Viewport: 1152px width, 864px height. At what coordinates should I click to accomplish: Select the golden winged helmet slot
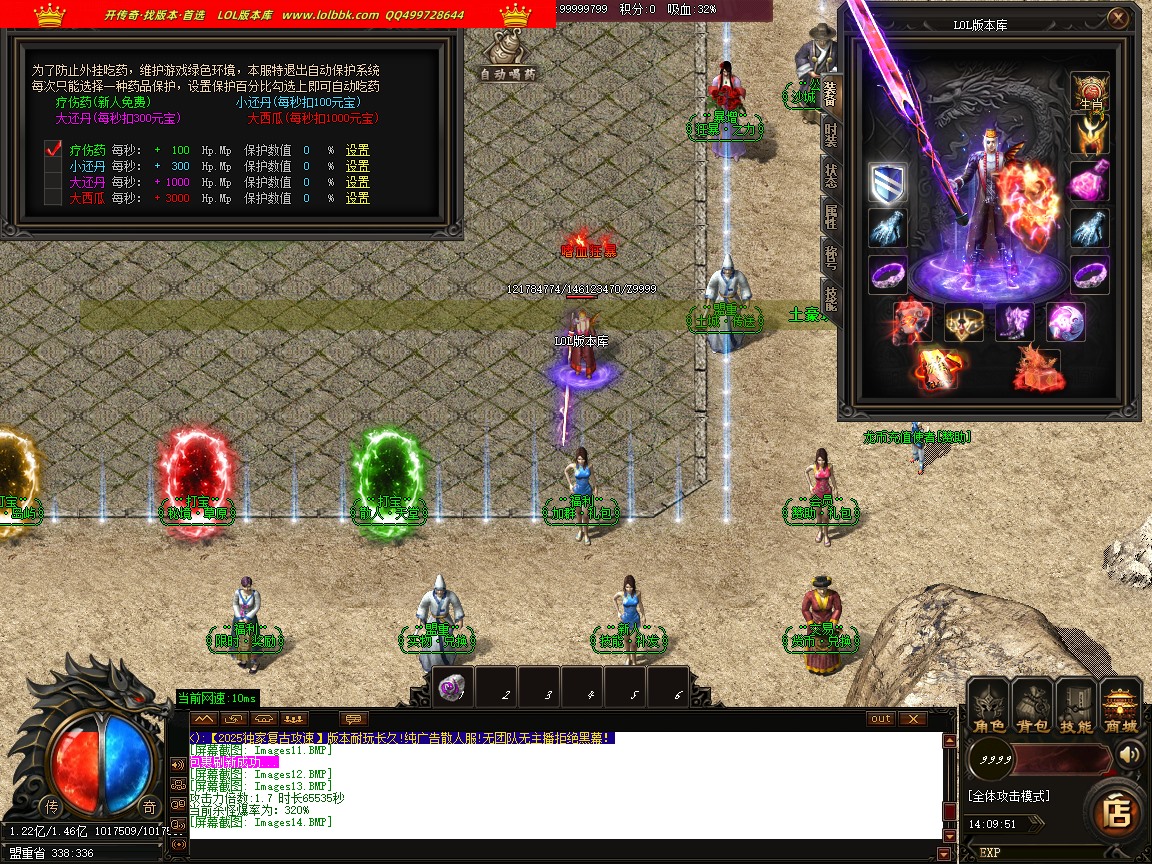pyautogui.click(x=1090, y=134)
